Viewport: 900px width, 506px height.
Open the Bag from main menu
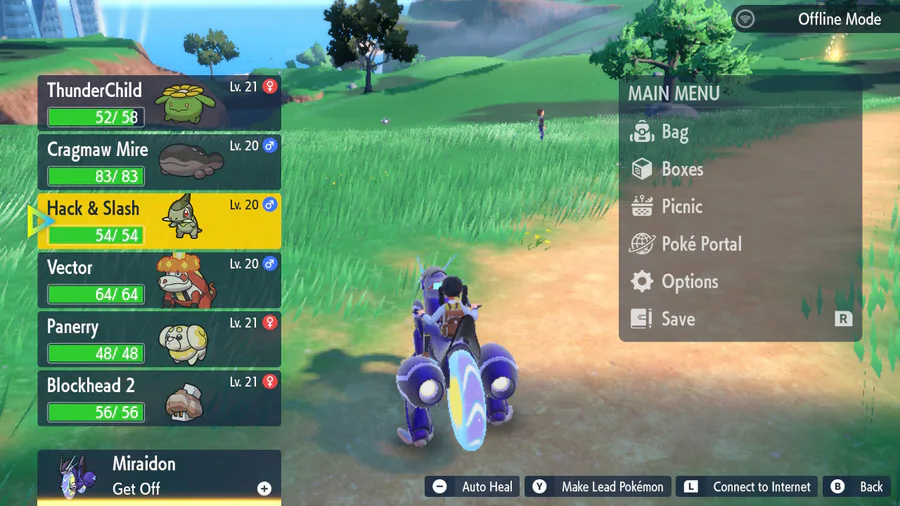coord(673,132)
